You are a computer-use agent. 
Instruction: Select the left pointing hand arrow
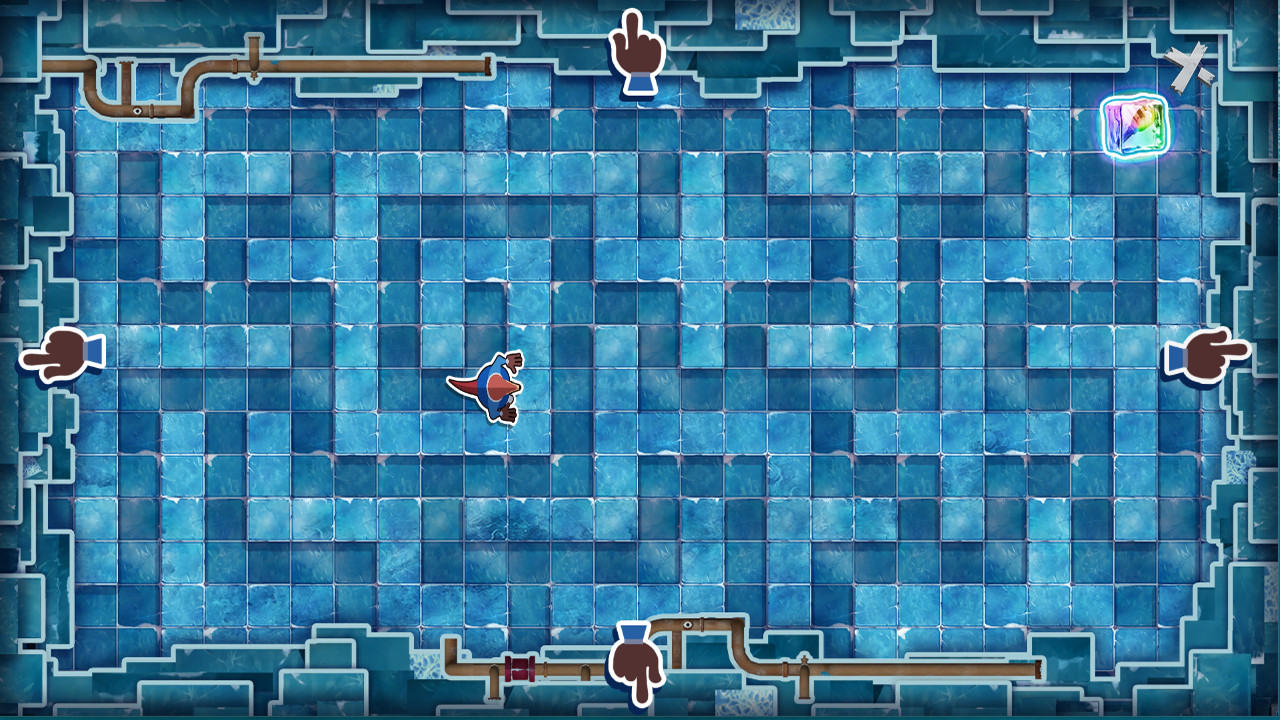pyautogui.click(x=62, y=353)
